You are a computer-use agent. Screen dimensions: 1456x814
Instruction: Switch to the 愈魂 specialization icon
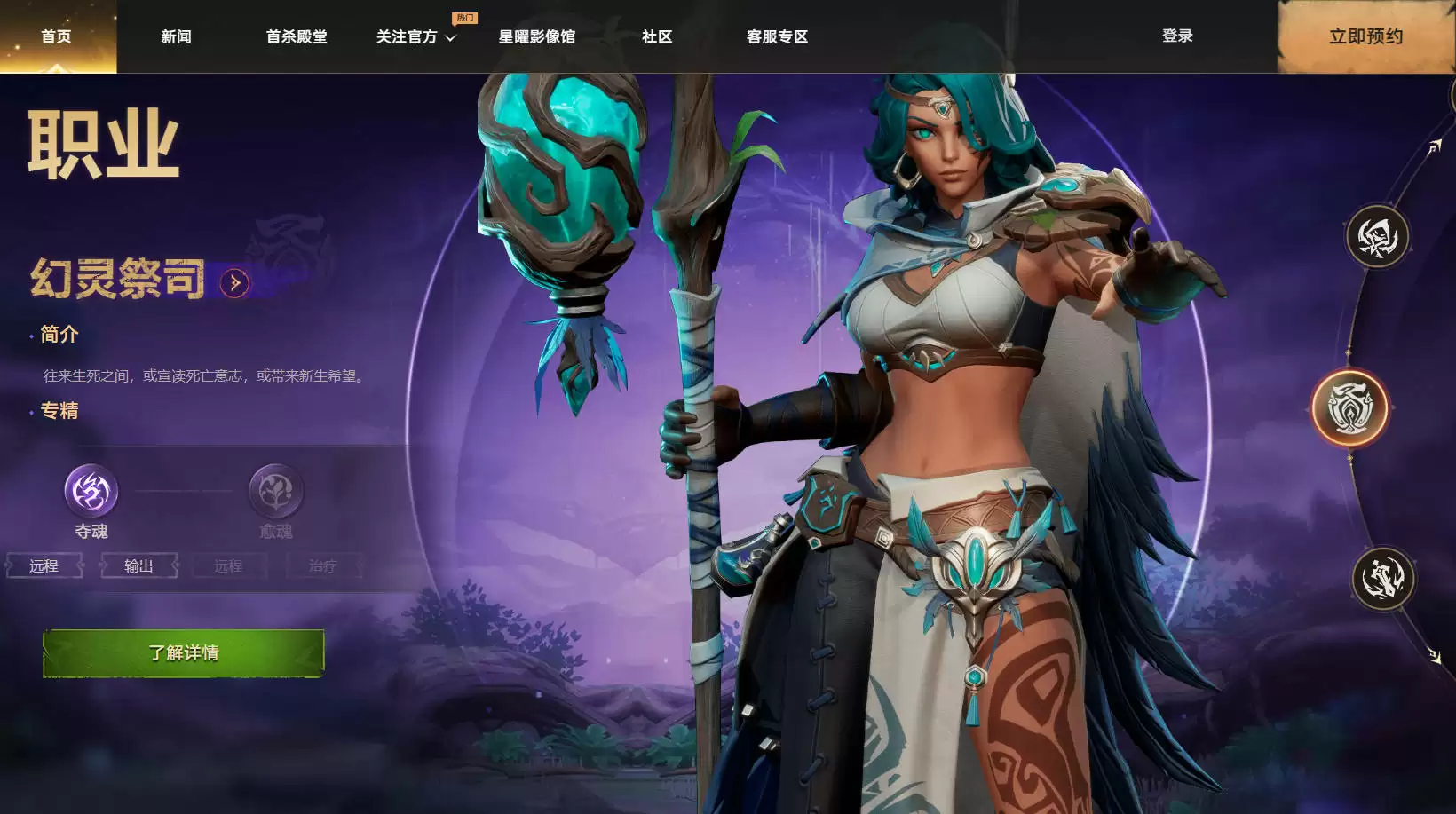(x=275, y=491)
